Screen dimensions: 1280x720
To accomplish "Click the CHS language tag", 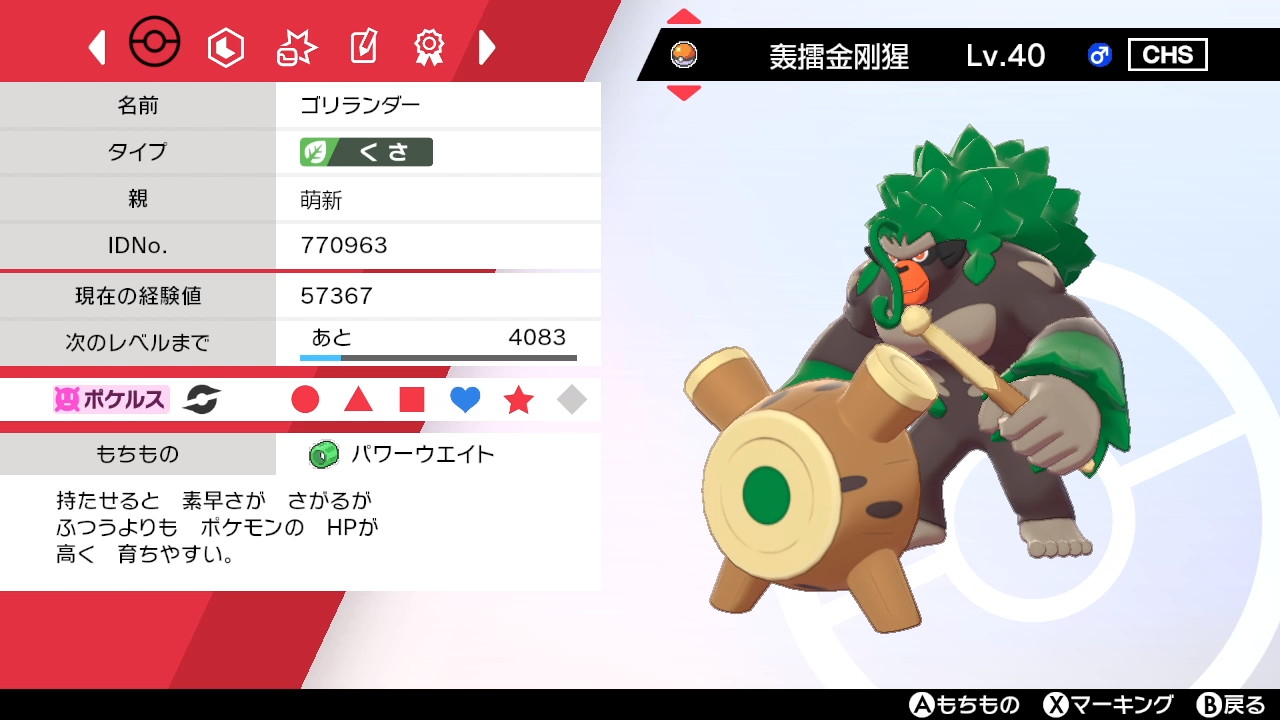I will click(x=1168, y=55).
